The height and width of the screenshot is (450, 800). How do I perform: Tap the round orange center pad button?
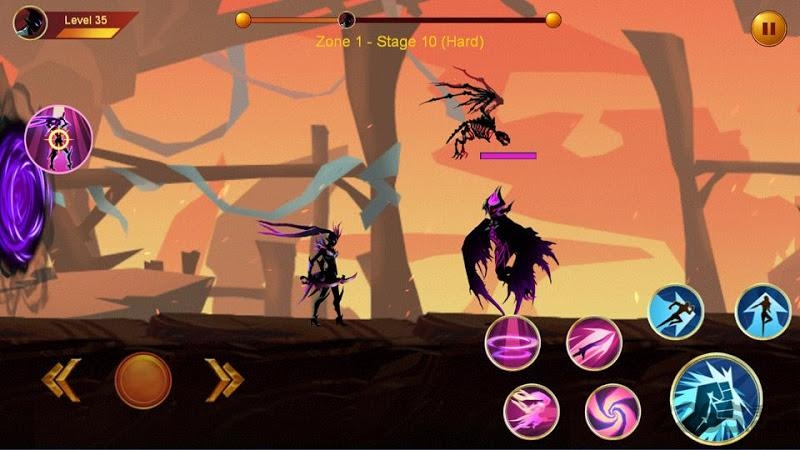tap(143, 380)
